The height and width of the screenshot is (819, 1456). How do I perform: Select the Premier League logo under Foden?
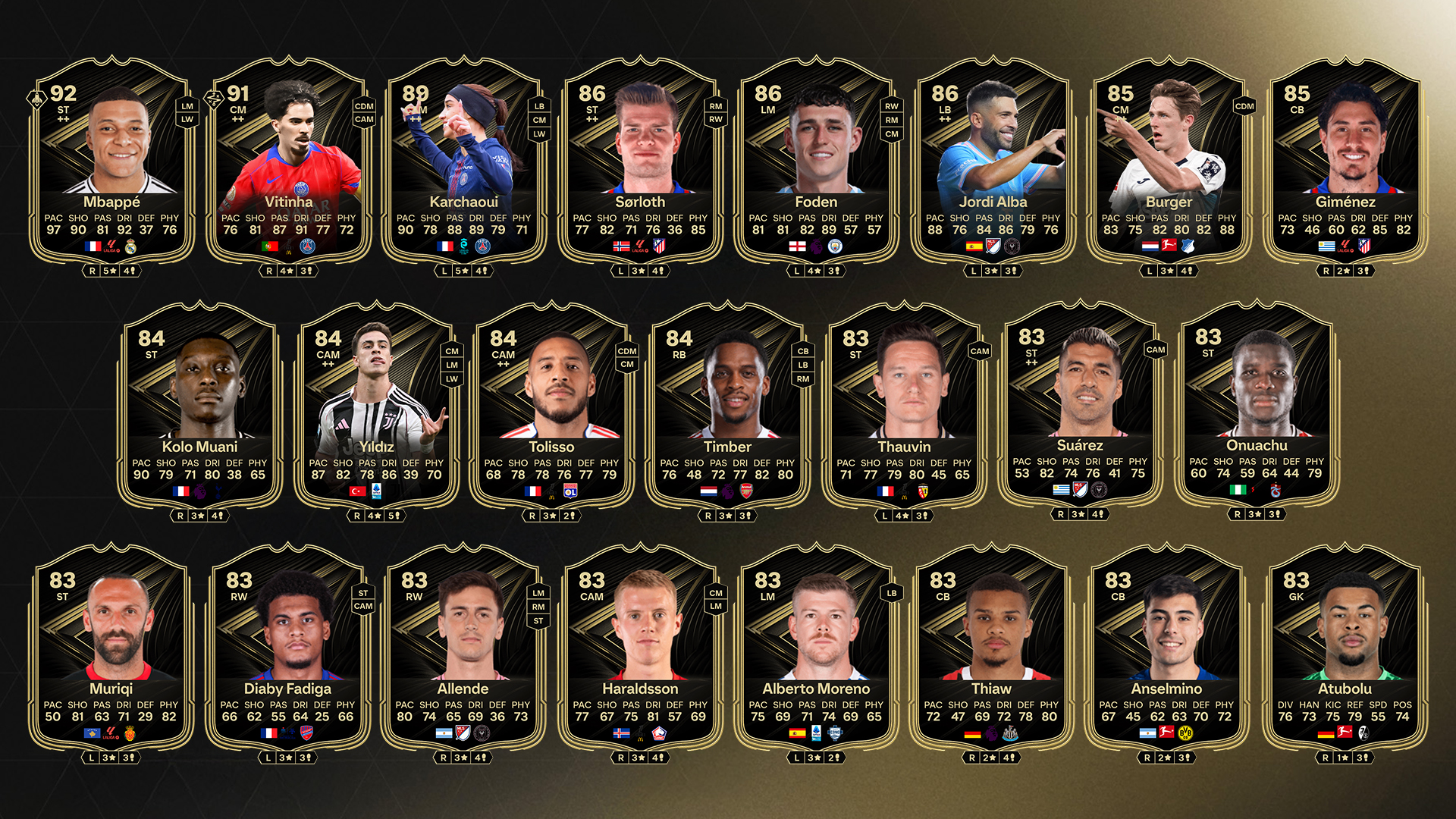click(816, 246)
